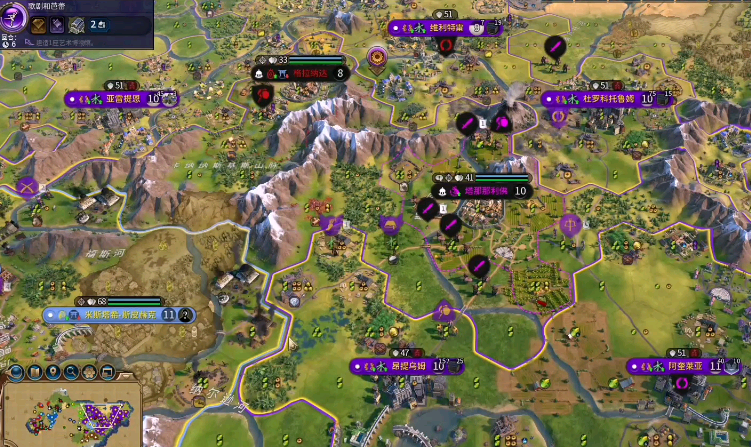Click the flower-shaped minimap toolbar icon

(90, 372)
